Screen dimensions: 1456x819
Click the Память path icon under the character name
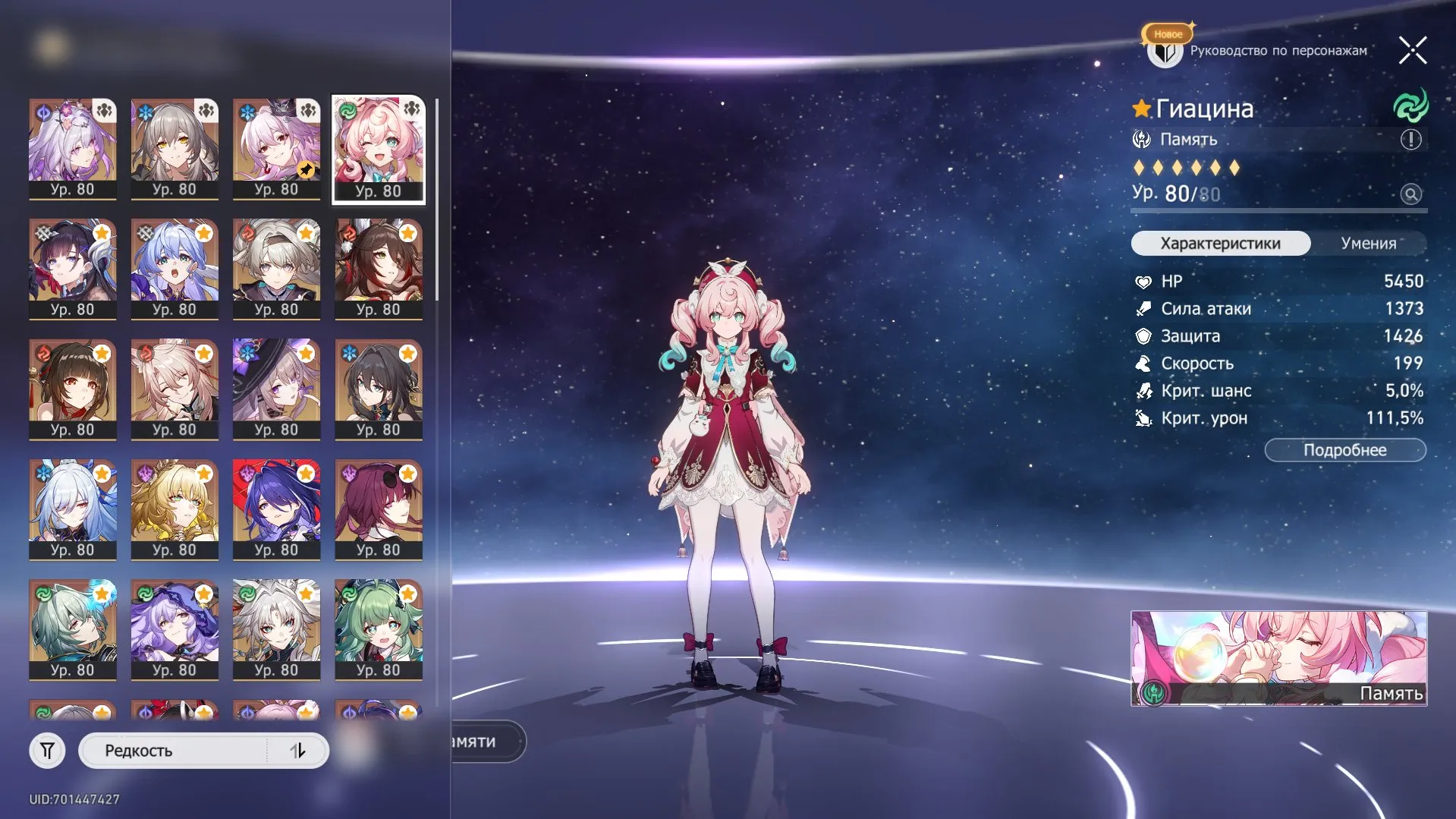[1141, 139]
